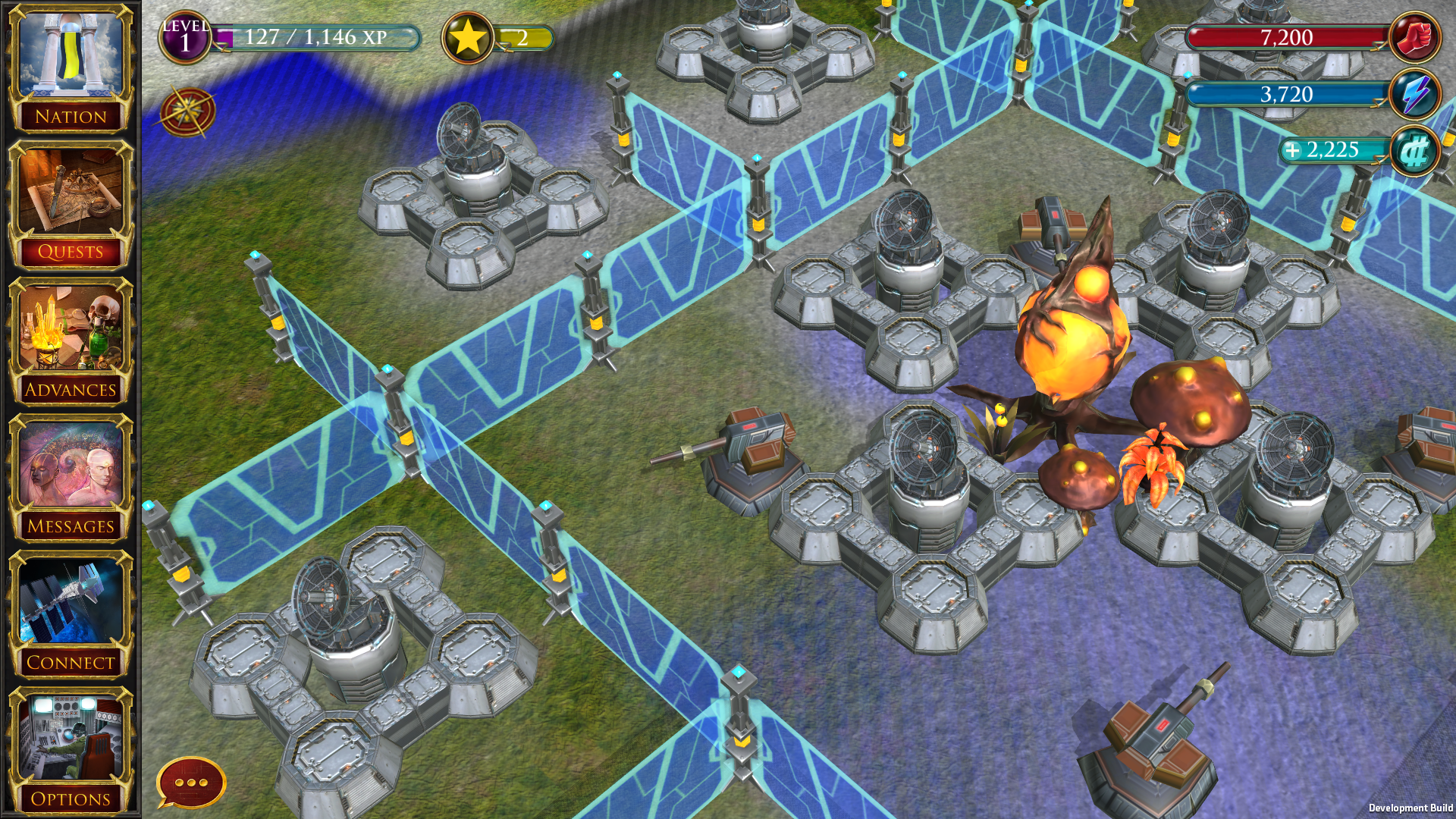The width and height of the screenshot is (1456, 819).
Task: Click the red fist strength resource icon
Action: click(x=1414, y=36)
